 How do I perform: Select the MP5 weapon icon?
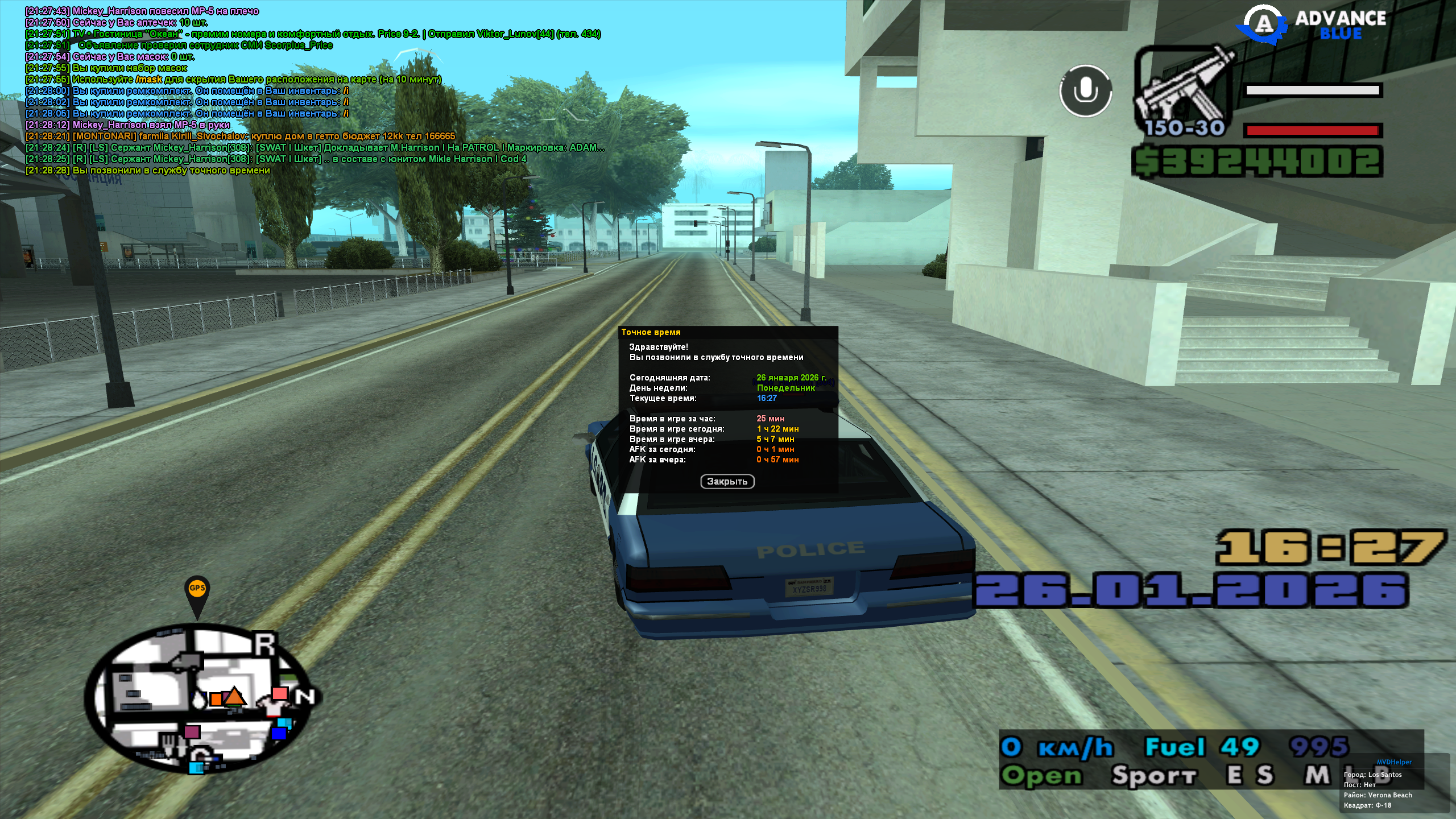tap(1184, 91)
